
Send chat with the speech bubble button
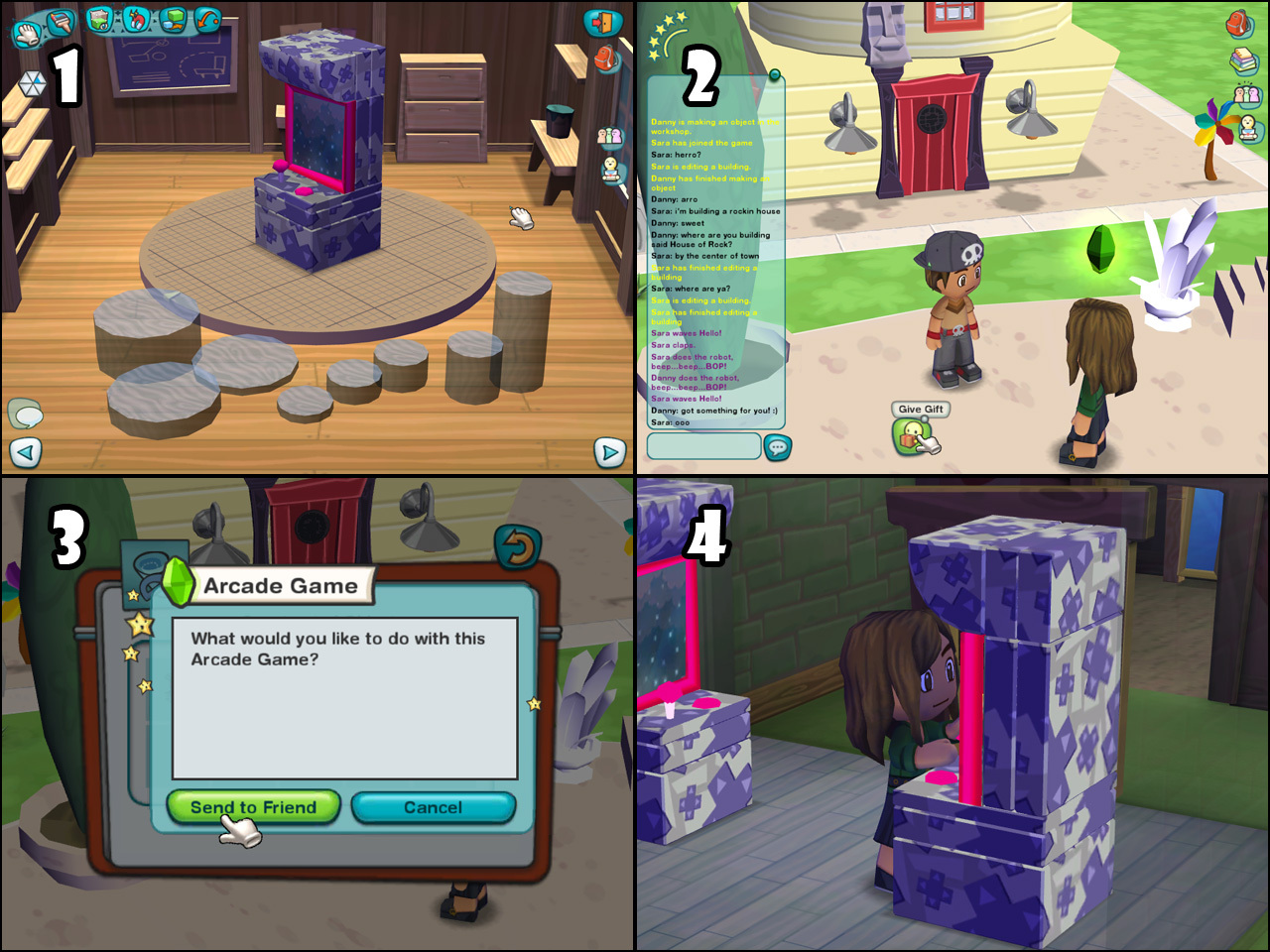coord(778,448)
